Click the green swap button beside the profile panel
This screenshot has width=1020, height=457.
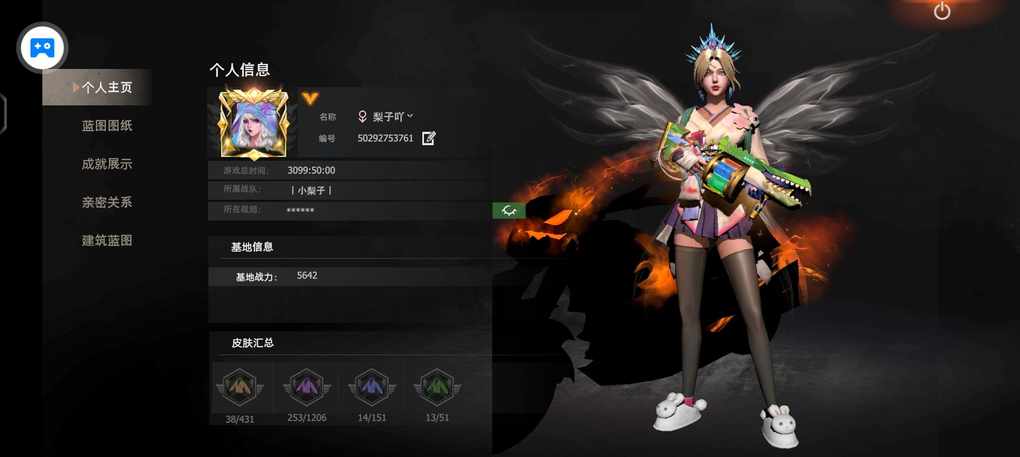(x=509, y=210)
